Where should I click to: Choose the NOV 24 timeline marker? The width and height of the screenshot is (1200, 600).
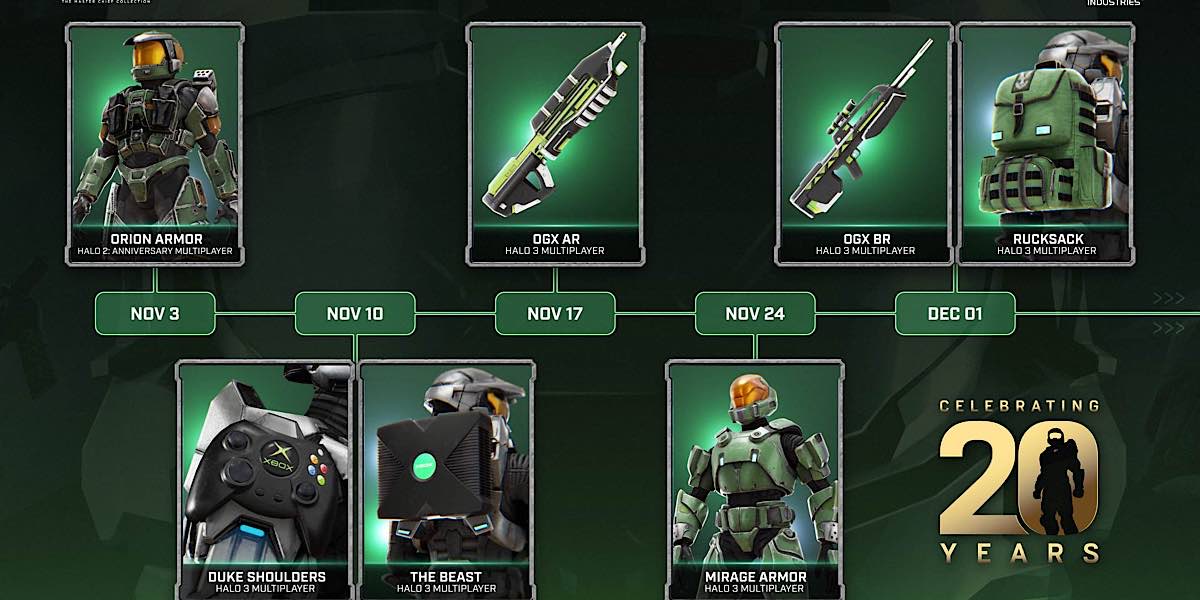[x=755, y=314]
